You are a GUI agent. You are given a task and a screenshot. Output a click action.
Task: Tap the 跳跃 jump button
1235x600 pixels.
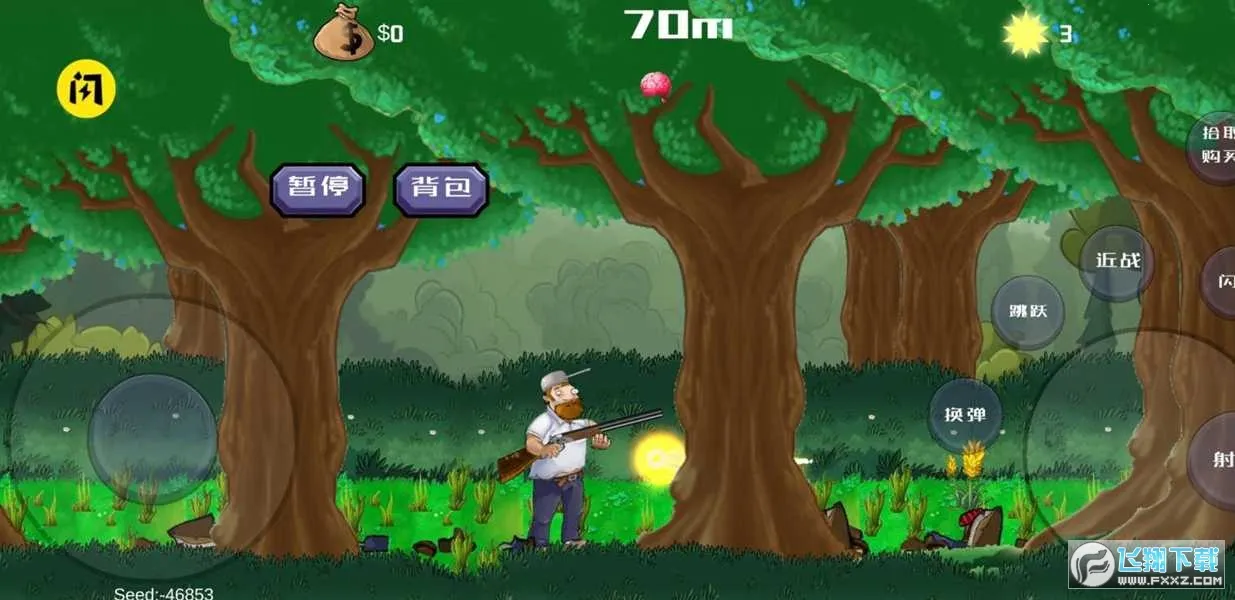[x=1027, y=311]
